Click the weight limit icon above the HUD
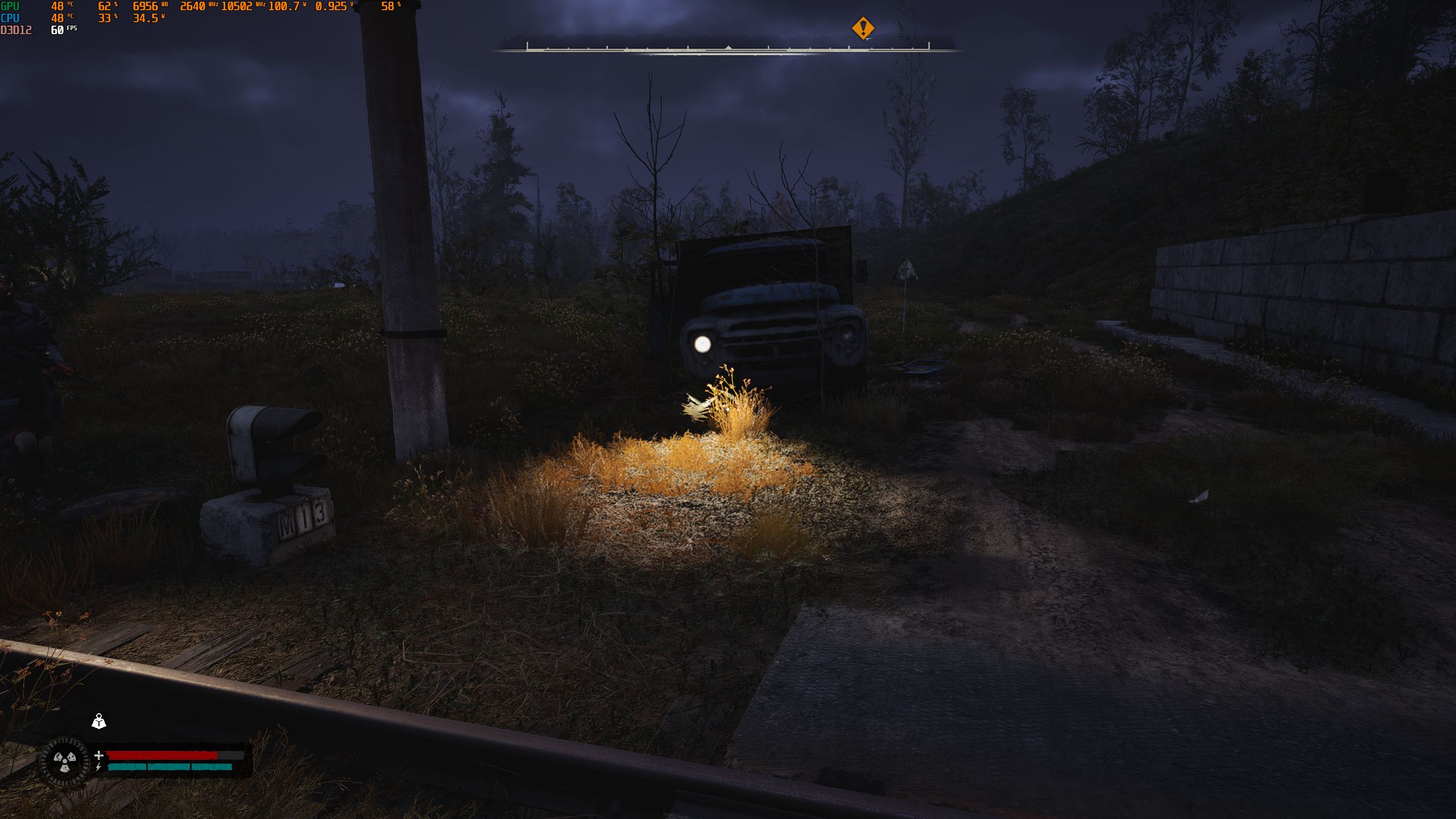 [x=99, y=721]
